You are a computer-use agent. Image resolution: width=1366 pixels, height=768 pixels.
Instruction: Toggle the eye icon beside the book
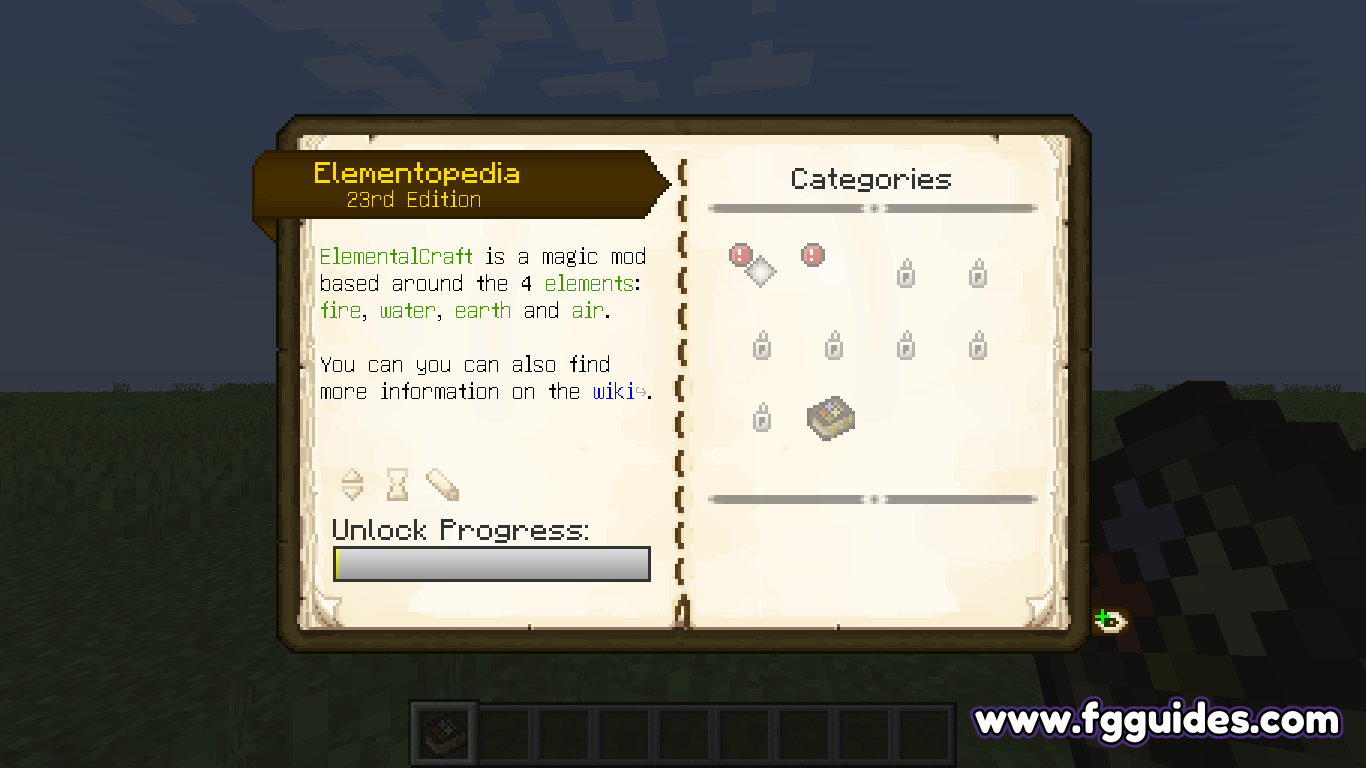pyautogui.click(x=1110, y=622)
